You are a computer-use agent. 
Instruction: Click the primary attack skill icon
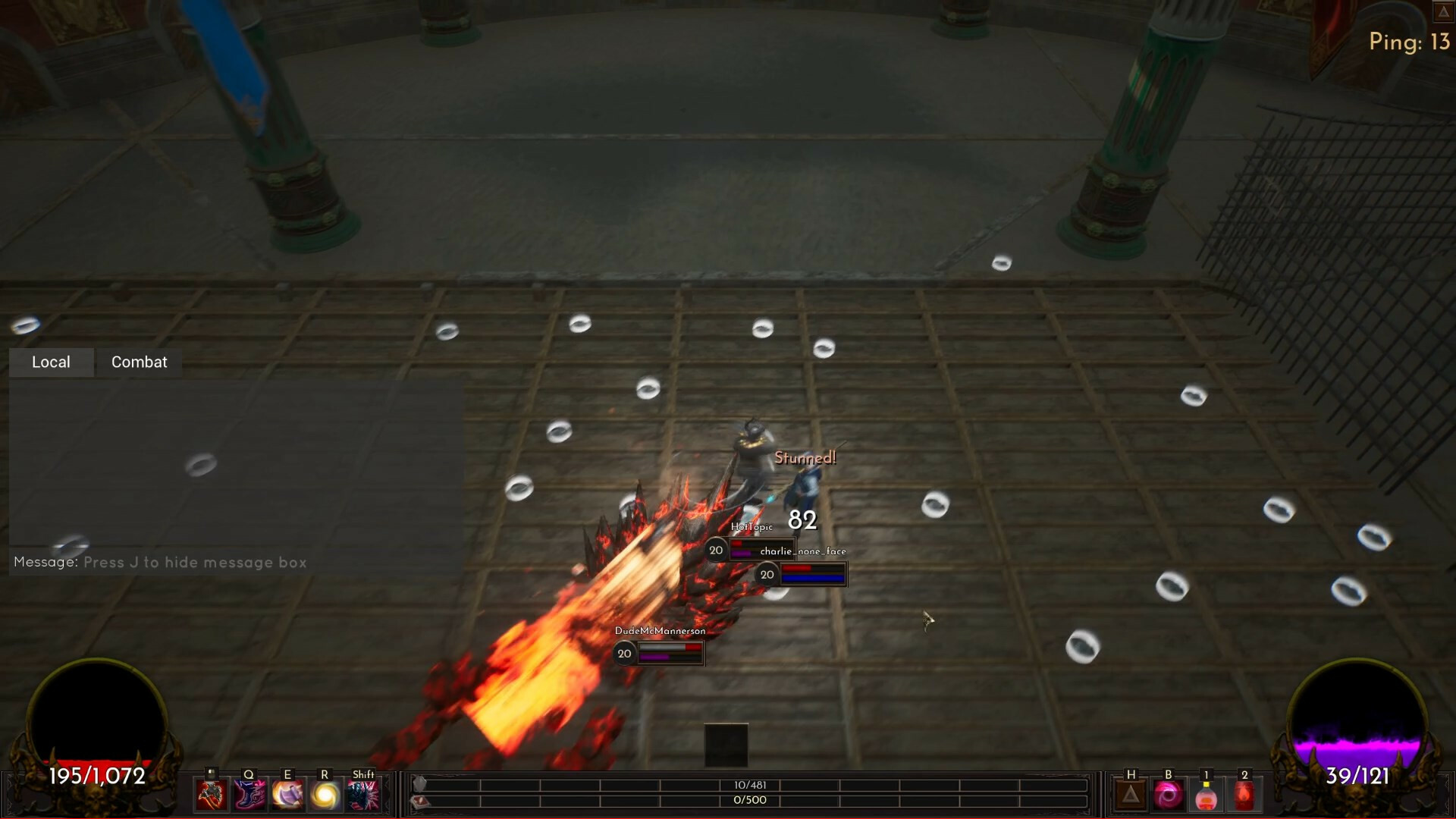pos(212,793)
